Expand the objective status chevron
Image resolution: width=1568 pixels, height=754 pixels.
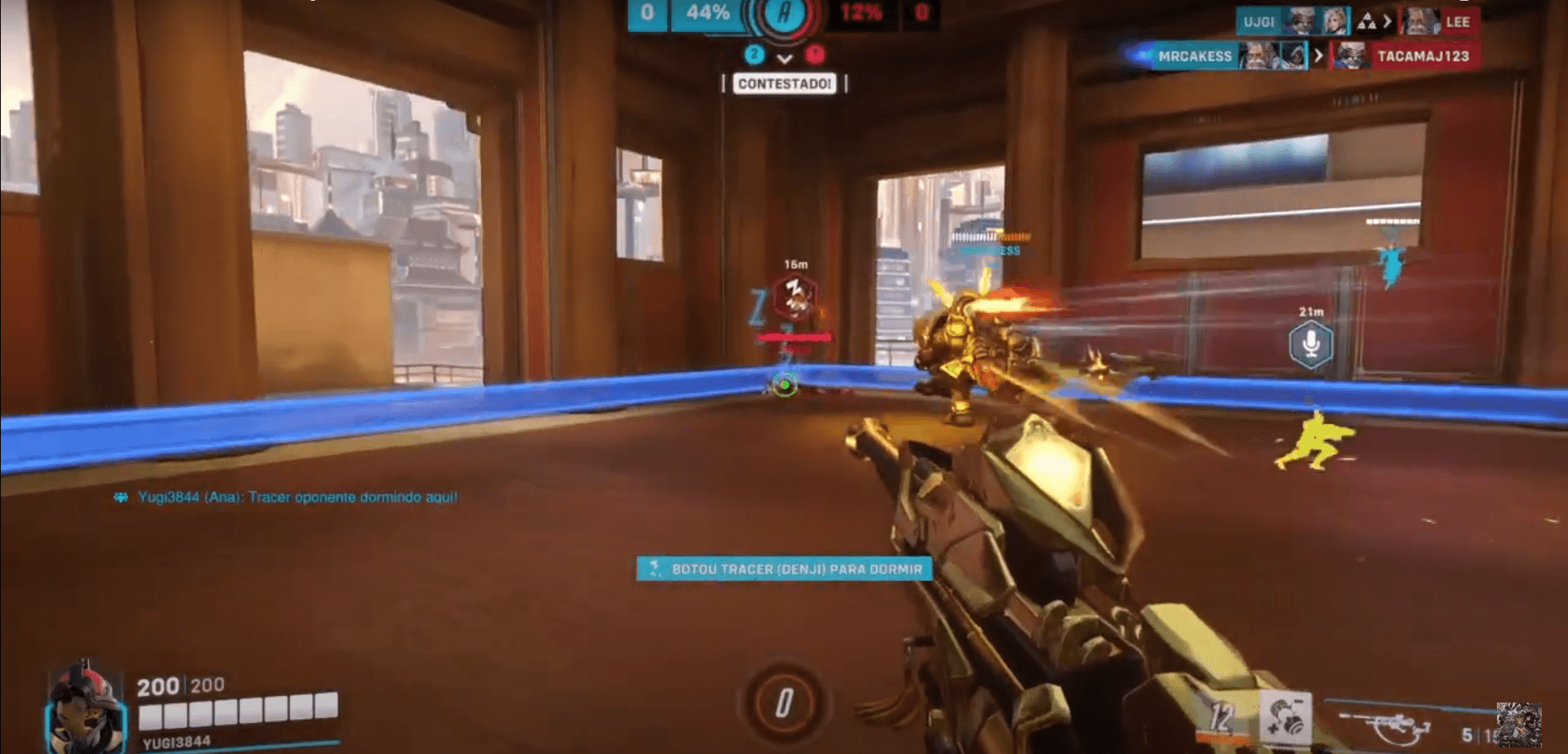point(786,57)
